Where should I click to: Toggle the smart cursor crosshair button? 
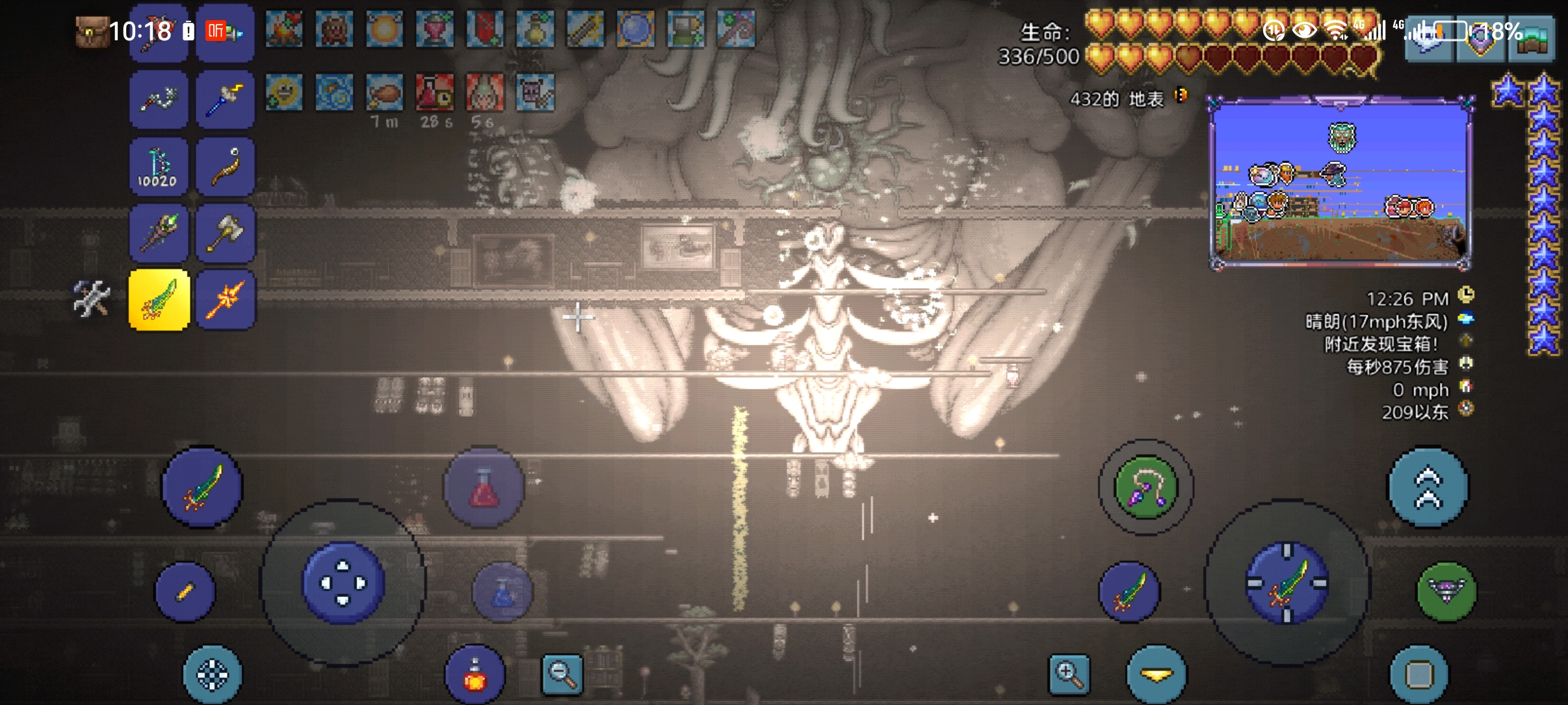(213, 675)
